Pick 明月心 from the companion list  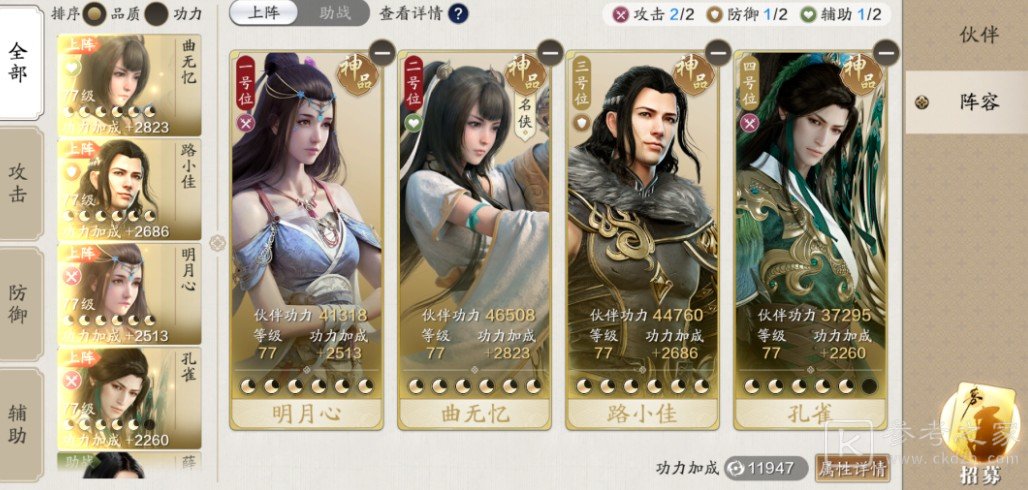[x=128, y=293]
